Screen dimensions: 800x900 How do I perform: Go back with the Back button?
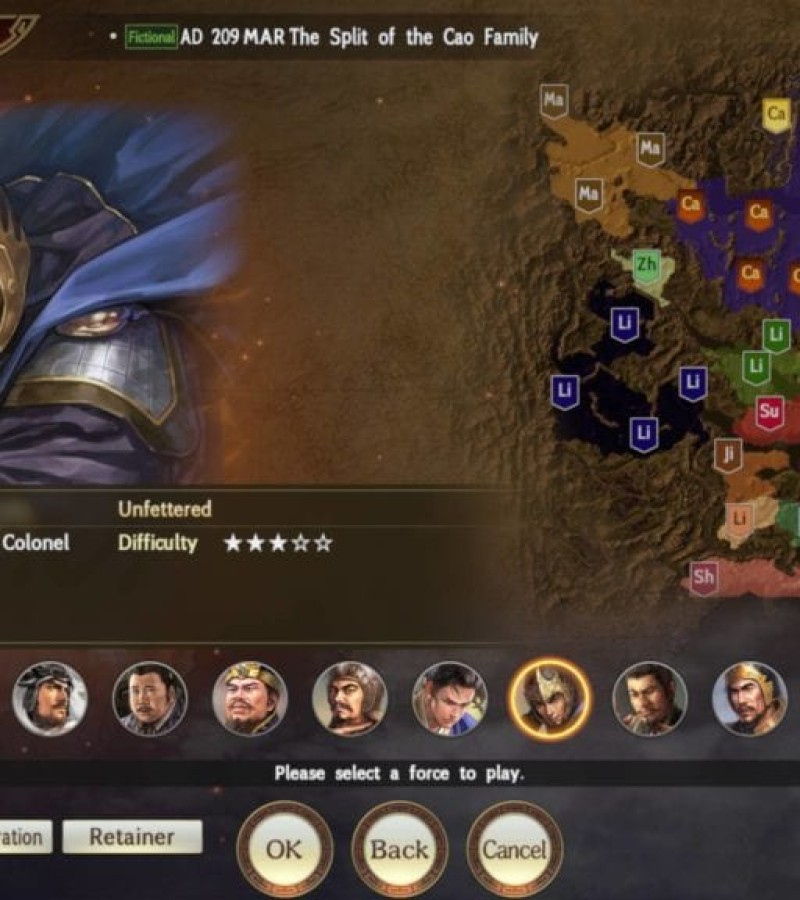coord(399,850)
